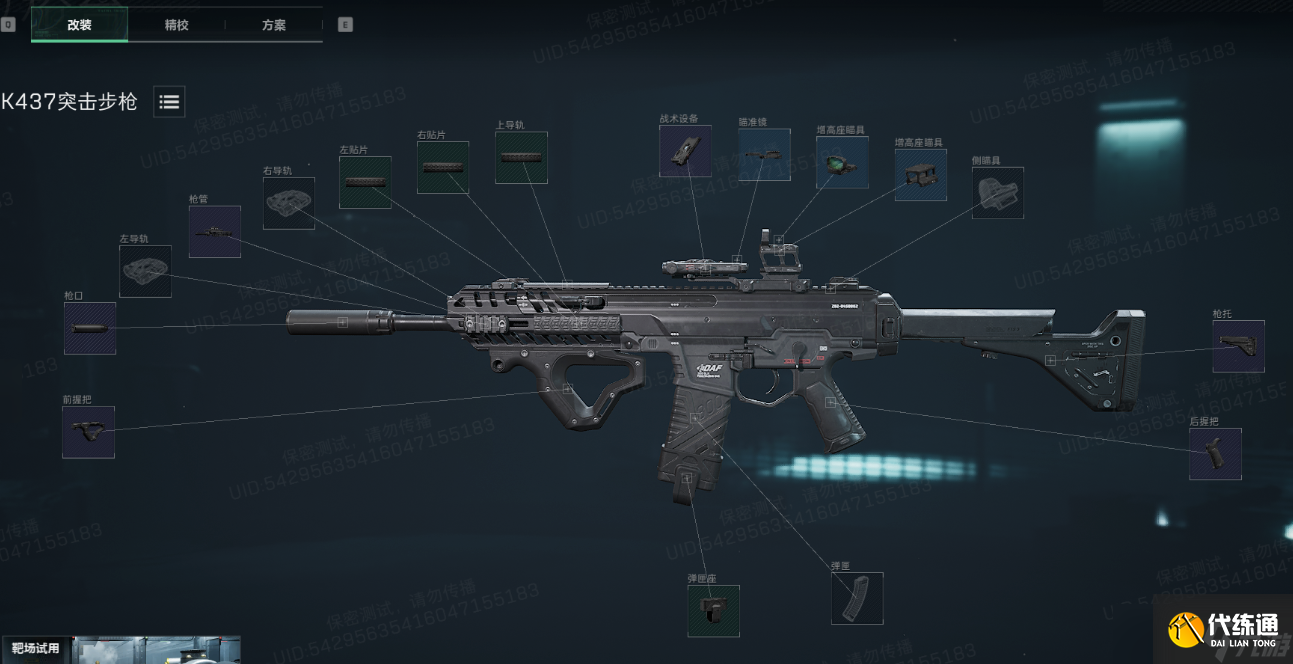The height and width of the screenshot is (664, 1293).
Task: Start the 靶场试用 firing range trial
Action: (36, 648)
